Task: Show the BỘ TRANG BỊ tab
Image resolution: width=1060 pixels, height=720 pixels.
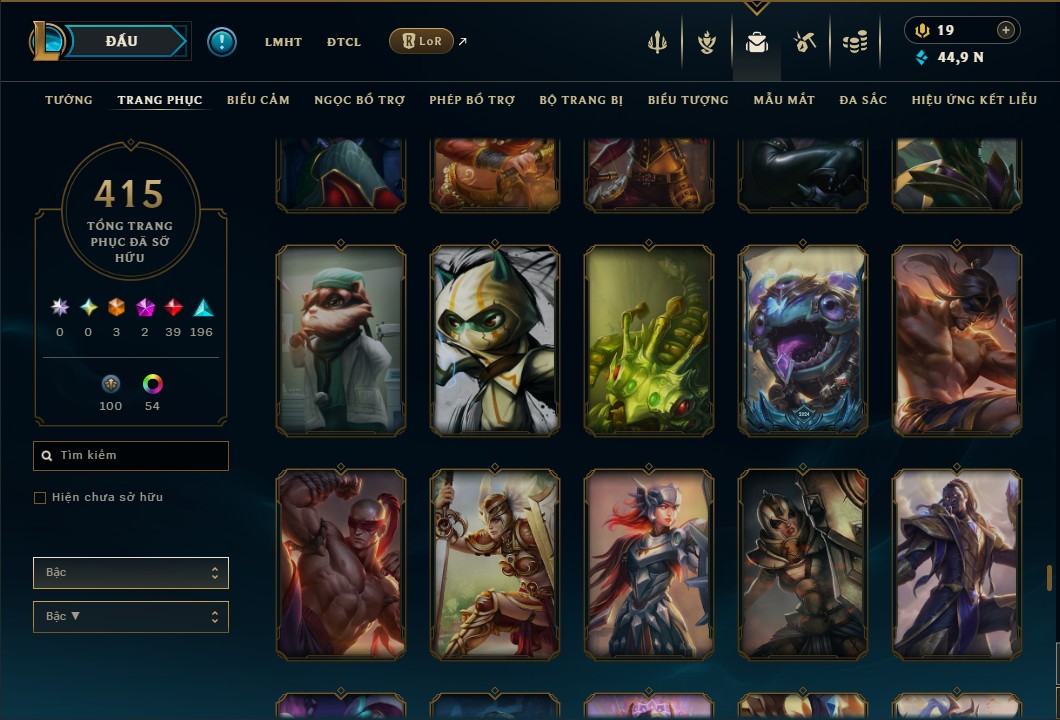Action: (x=581, y=100)
